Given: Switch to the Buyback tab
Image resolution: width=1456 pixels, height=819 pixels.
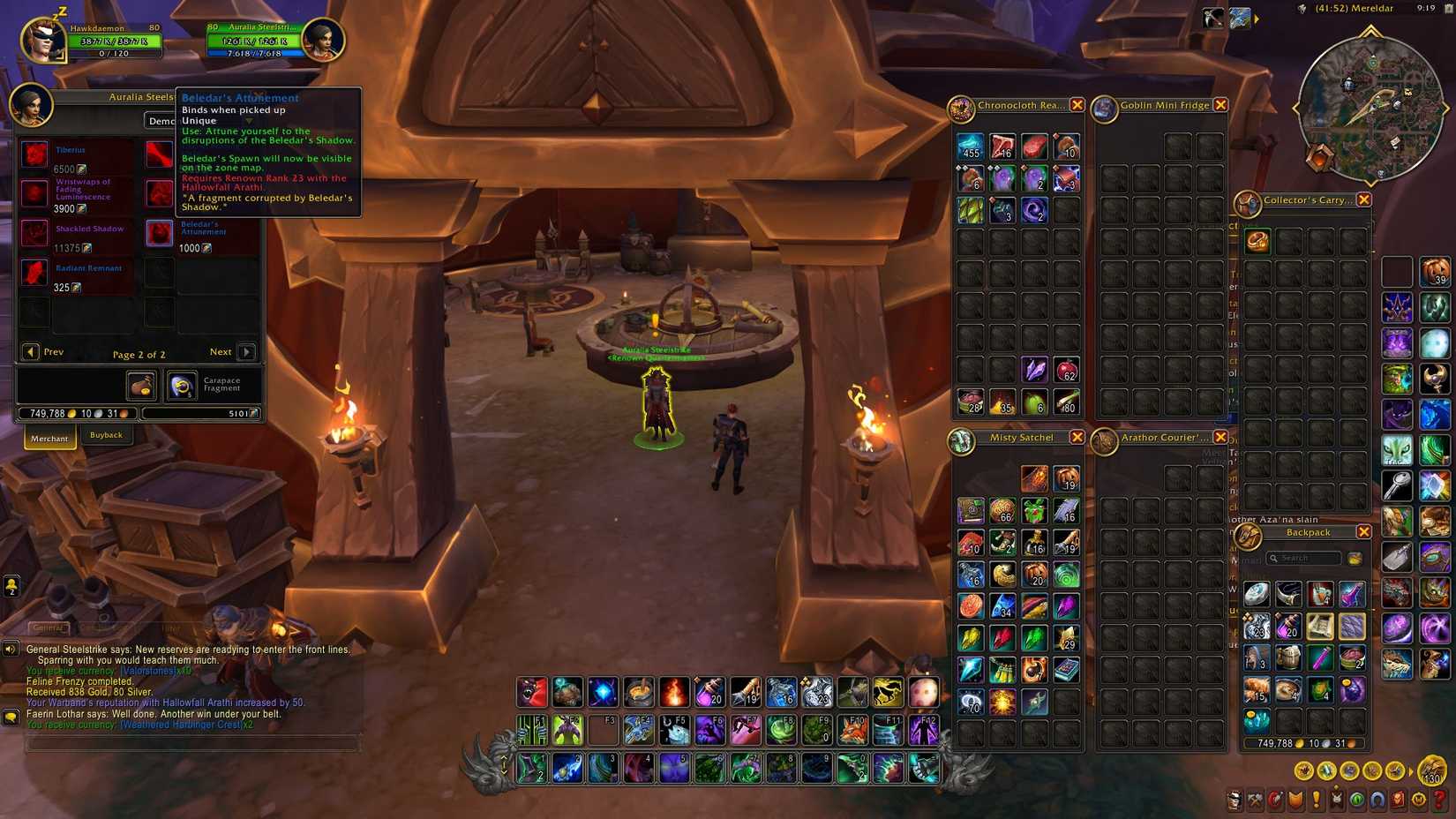Looking at the screenshot, I should pyautogui.click(x=106, y=435).
